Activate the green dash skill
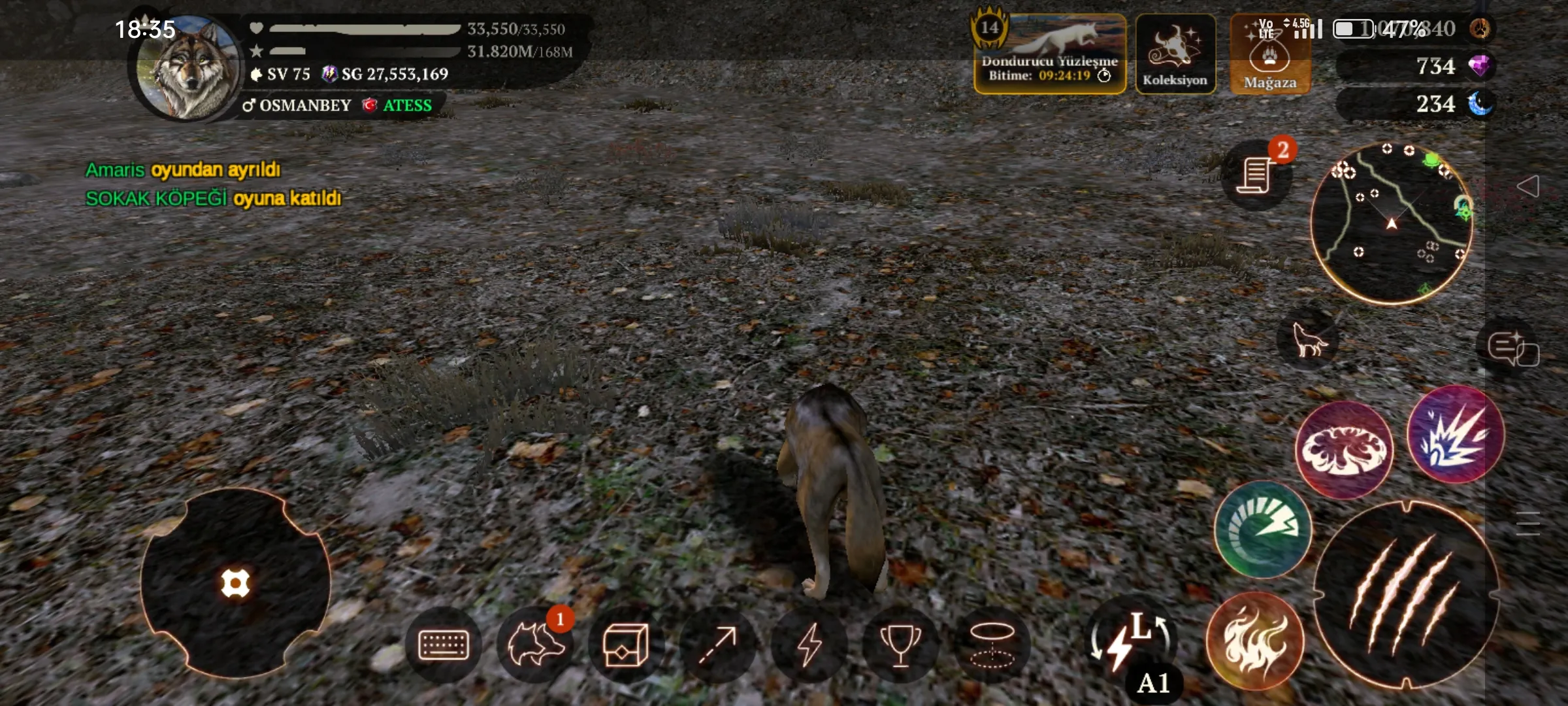 [1262, 529]
